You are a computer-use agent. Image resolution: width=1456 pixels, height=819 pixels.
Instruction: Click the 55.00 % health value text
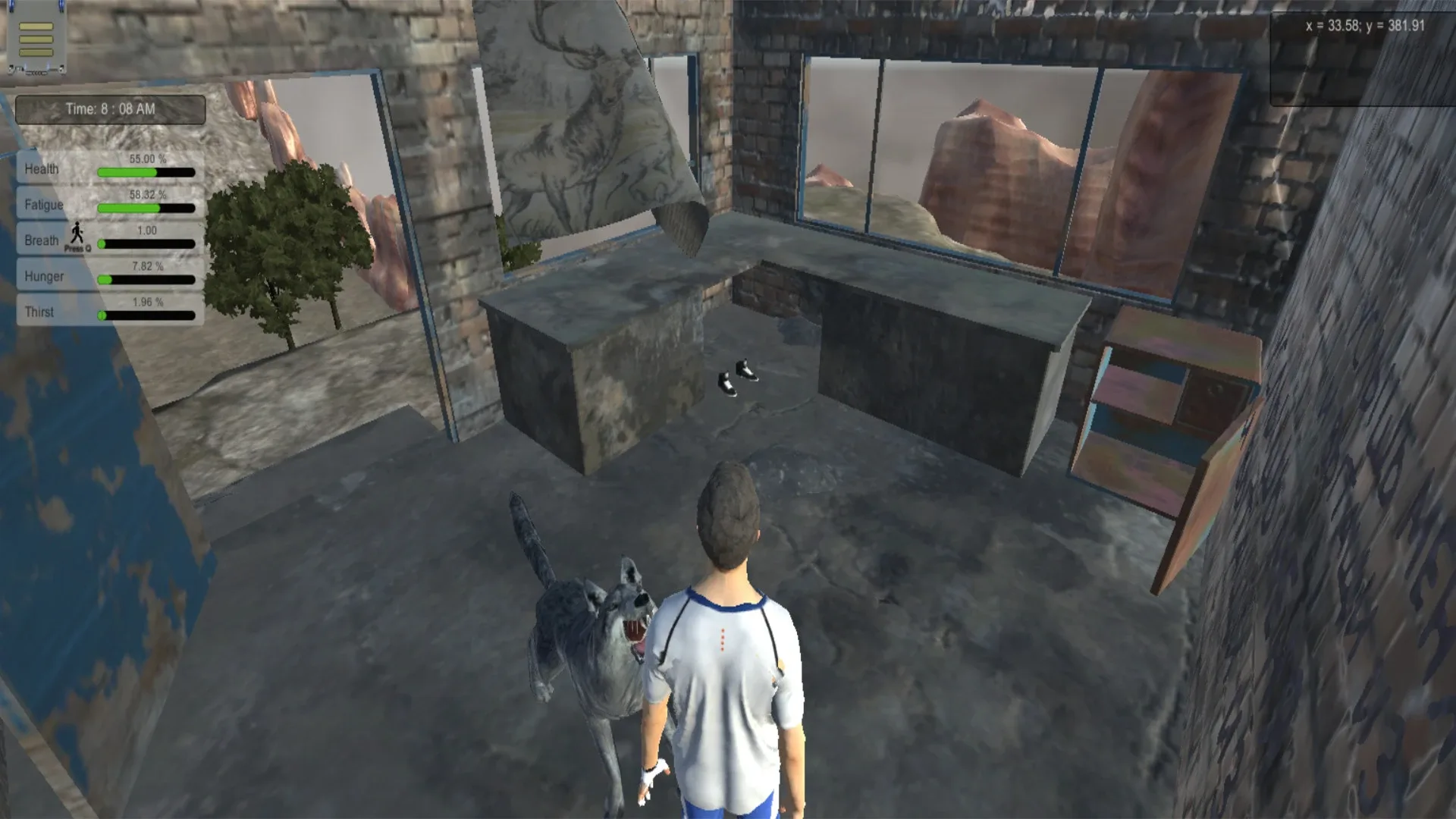149,158
